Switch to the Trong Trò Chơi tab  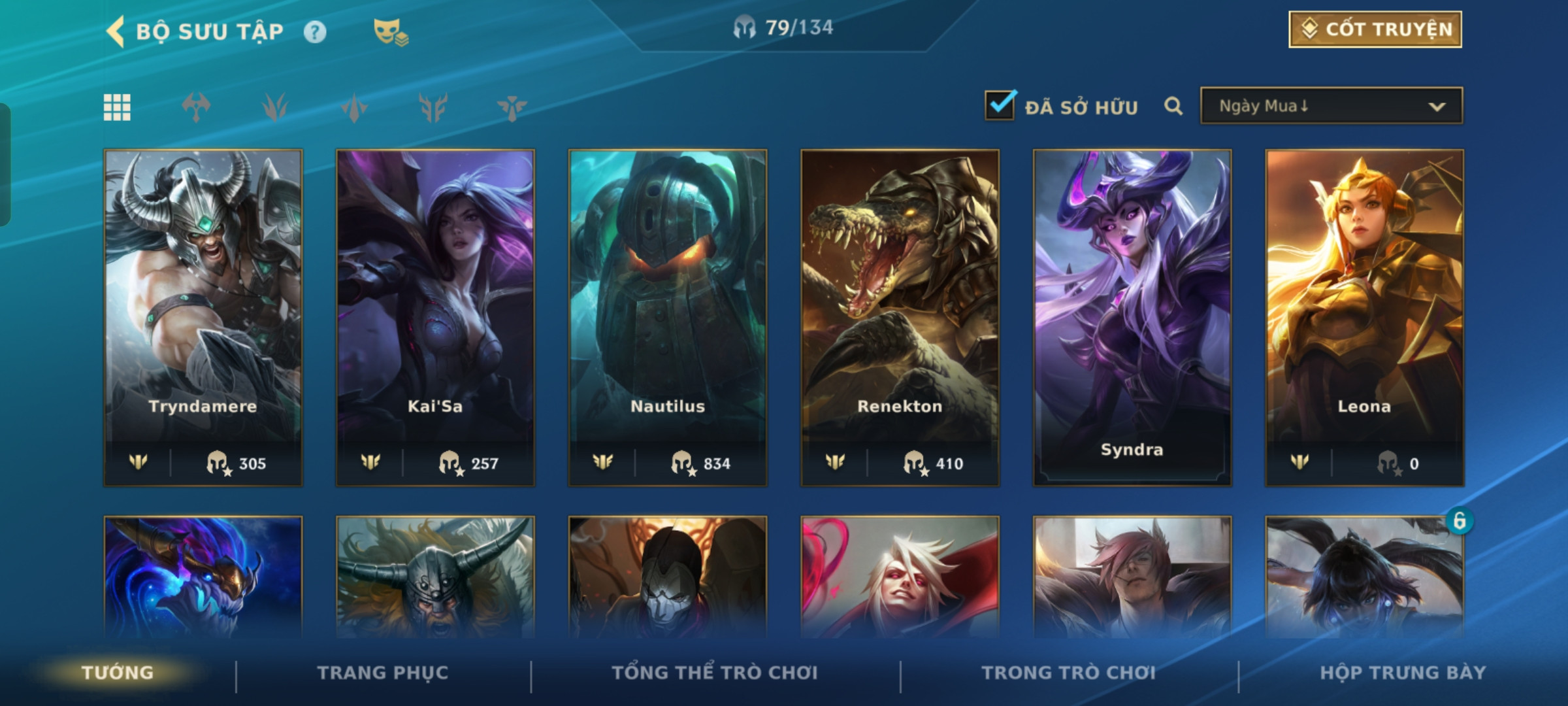point(1069,673)
